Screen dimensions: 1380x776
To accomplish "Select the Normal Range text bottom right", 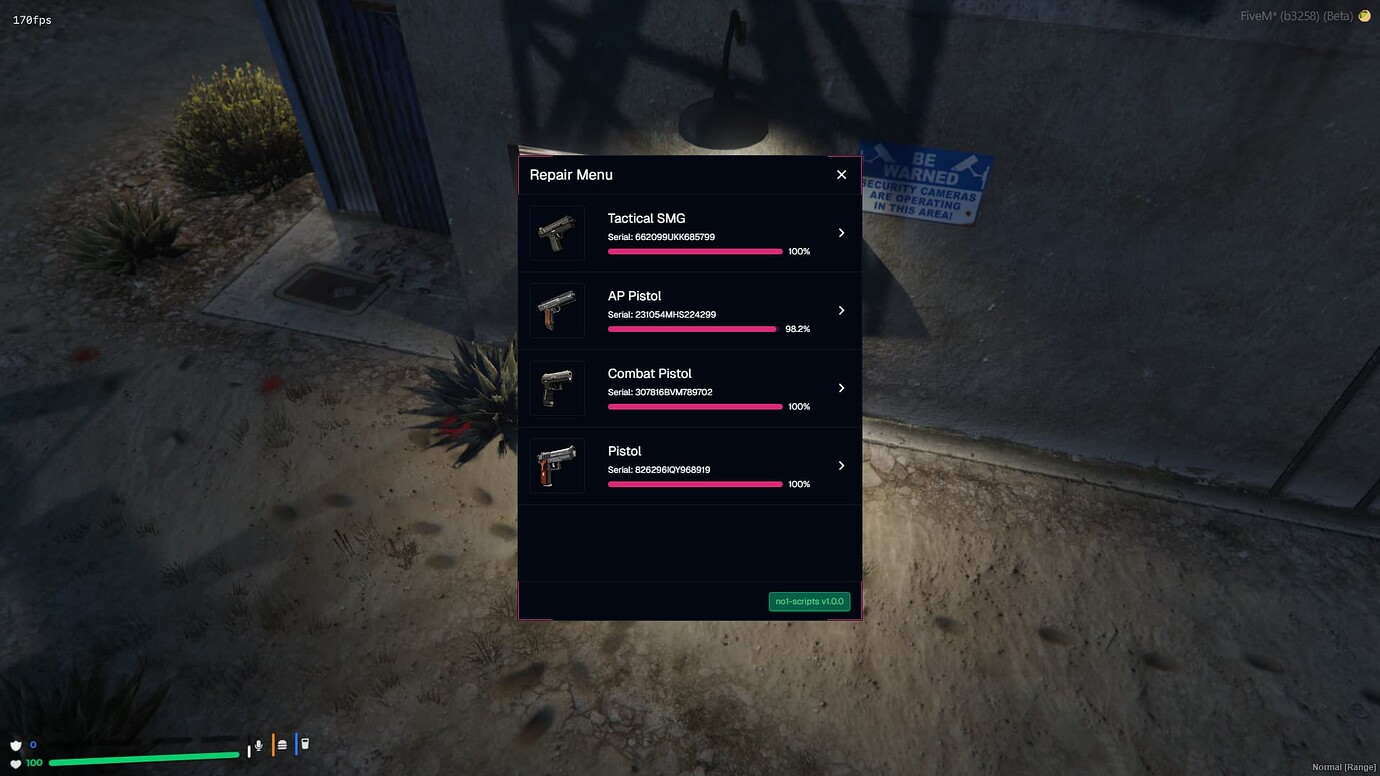I will point(1344,766).
